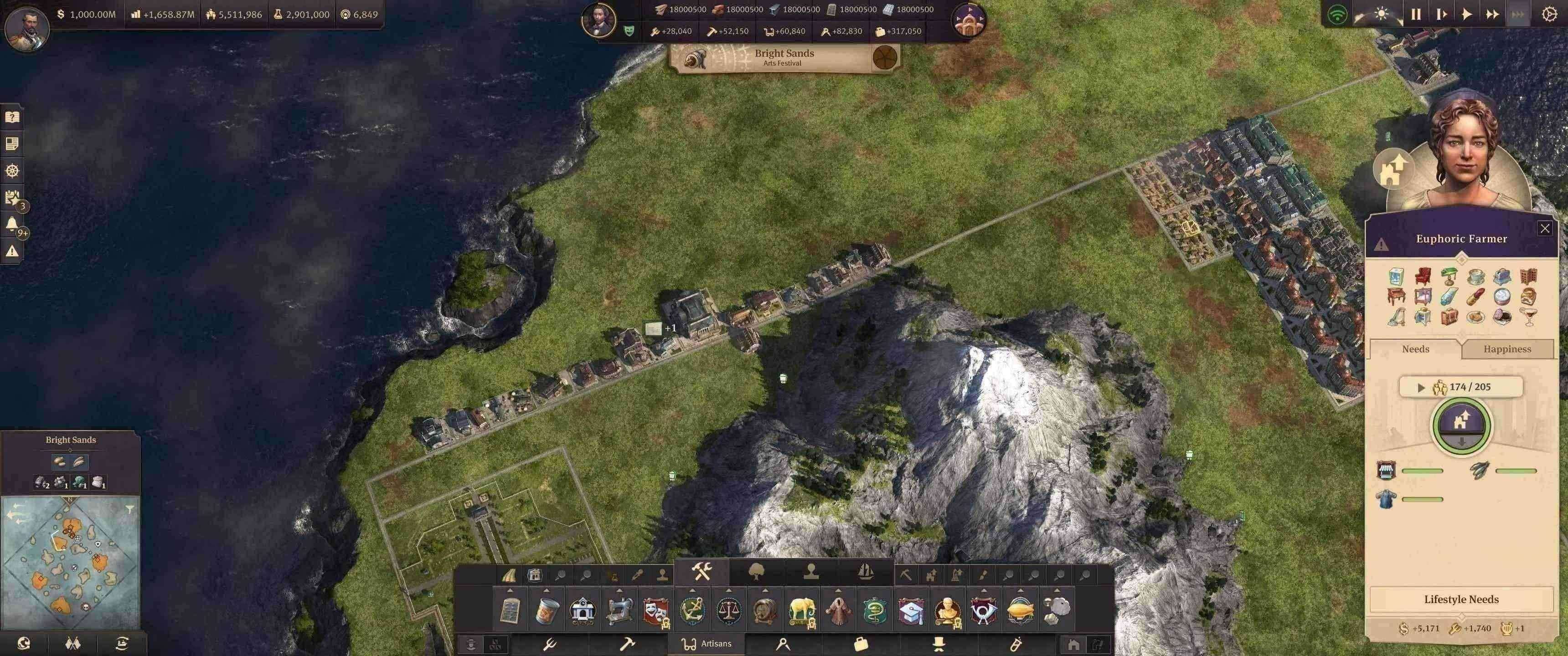Open the Bright Sands Arts Festival banner
The width and height of the screenshot is (1568, 656).
coord(784,58)
